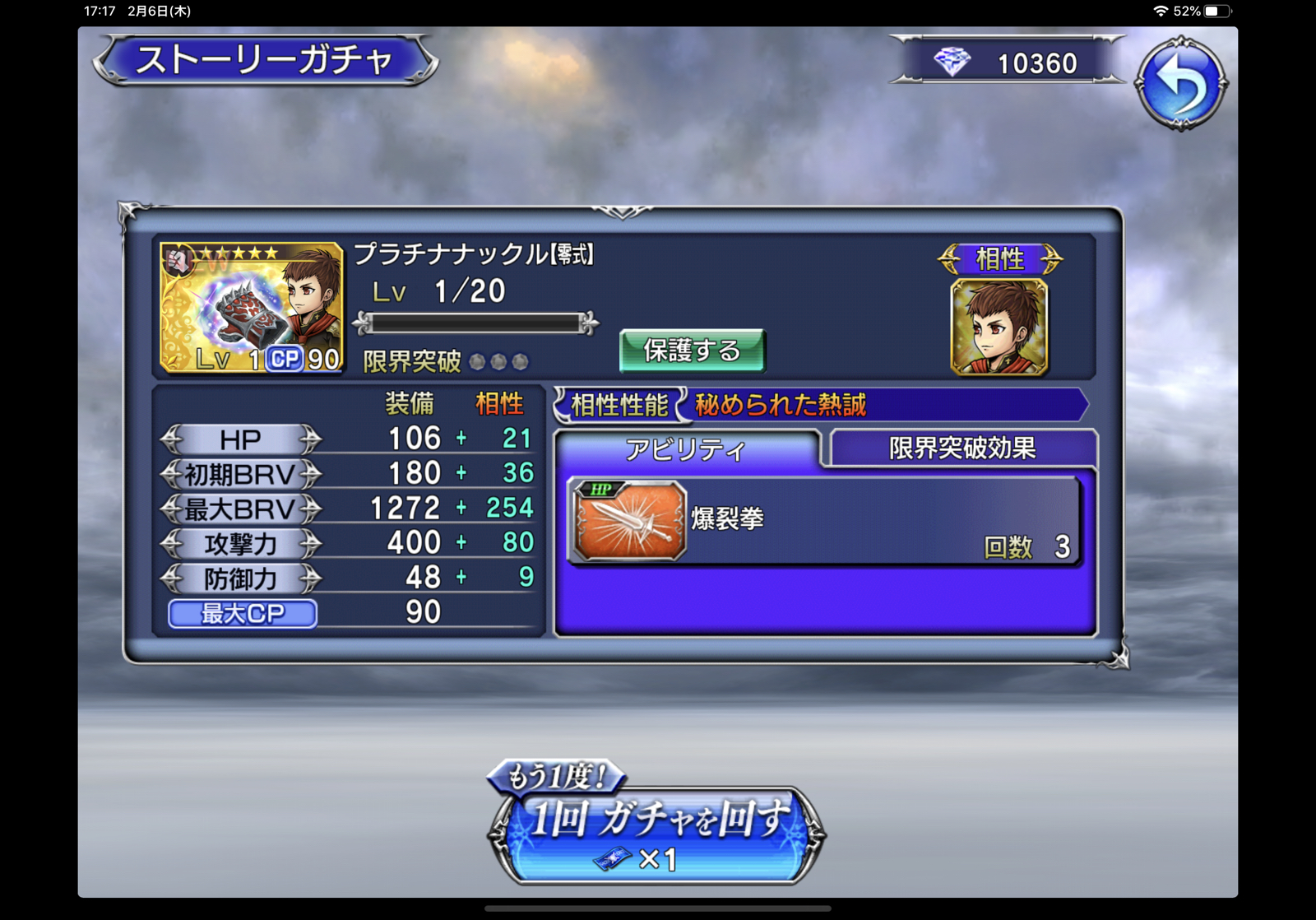
Task: Tap the プラチナナックル weapon thumbnail
Action: (x=251, y=308)
